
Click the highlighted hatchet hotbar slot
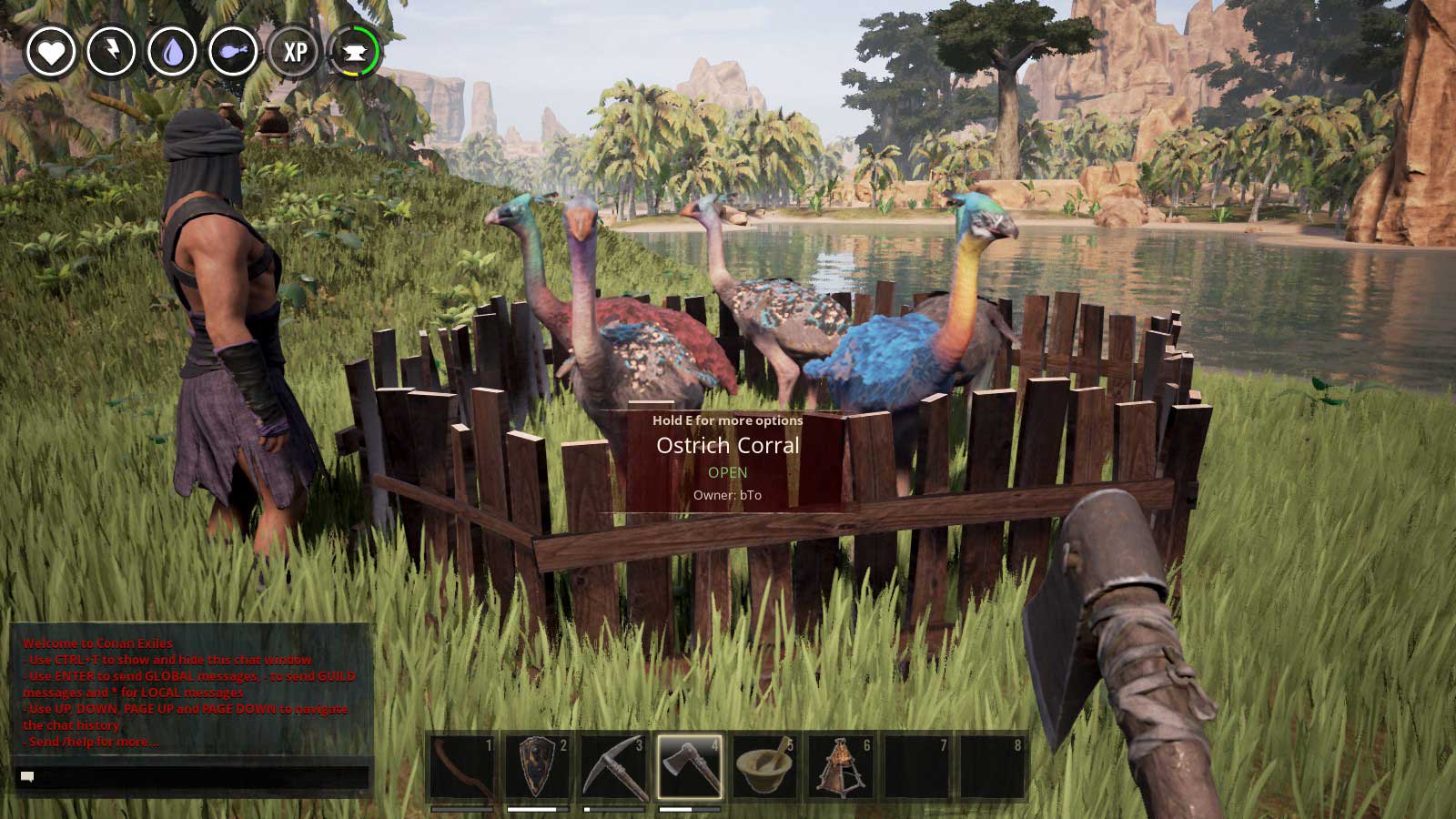tap(690, 767)
